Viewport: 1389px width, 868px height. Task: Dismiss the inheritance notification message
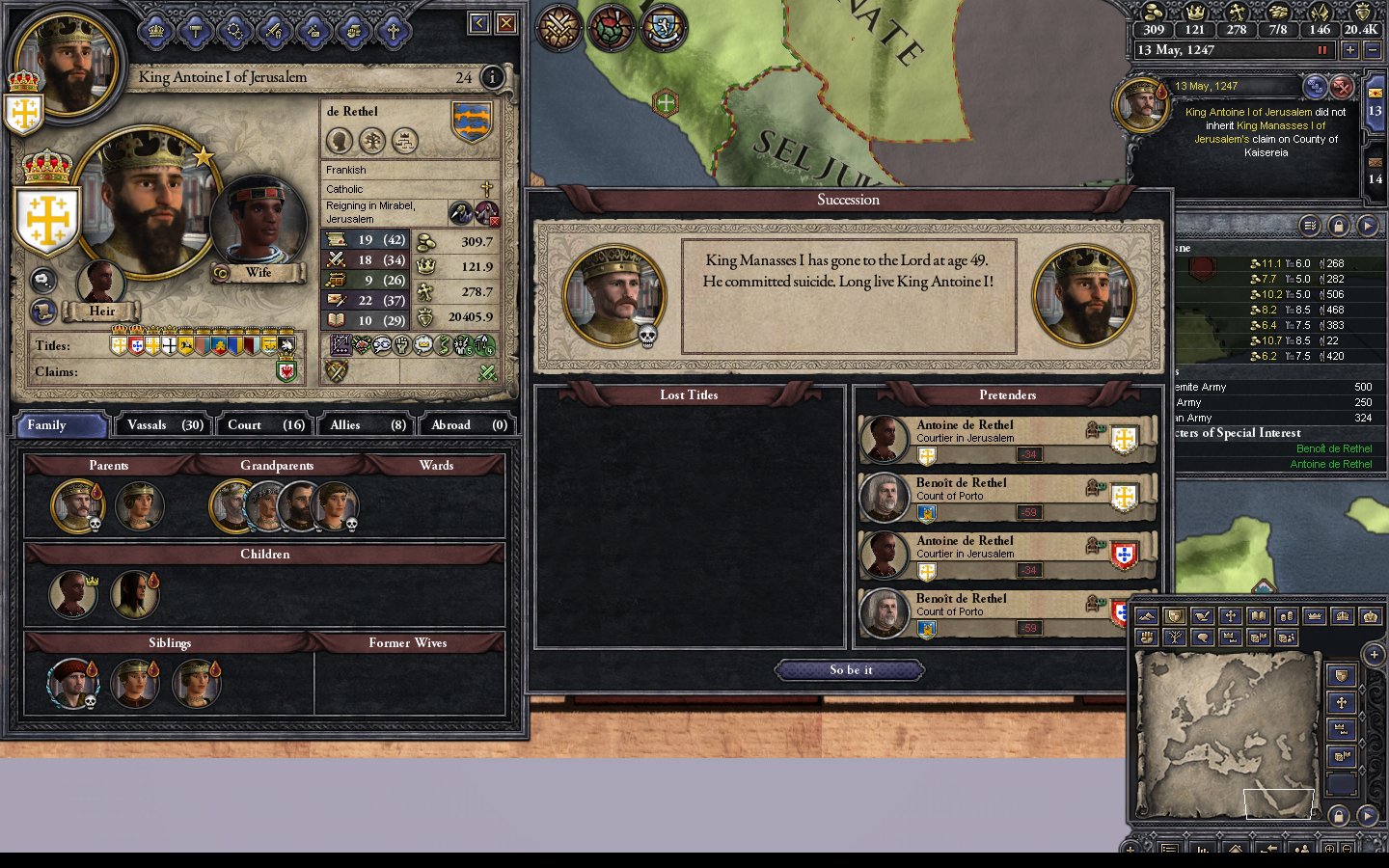click(x=1342, y=88)
